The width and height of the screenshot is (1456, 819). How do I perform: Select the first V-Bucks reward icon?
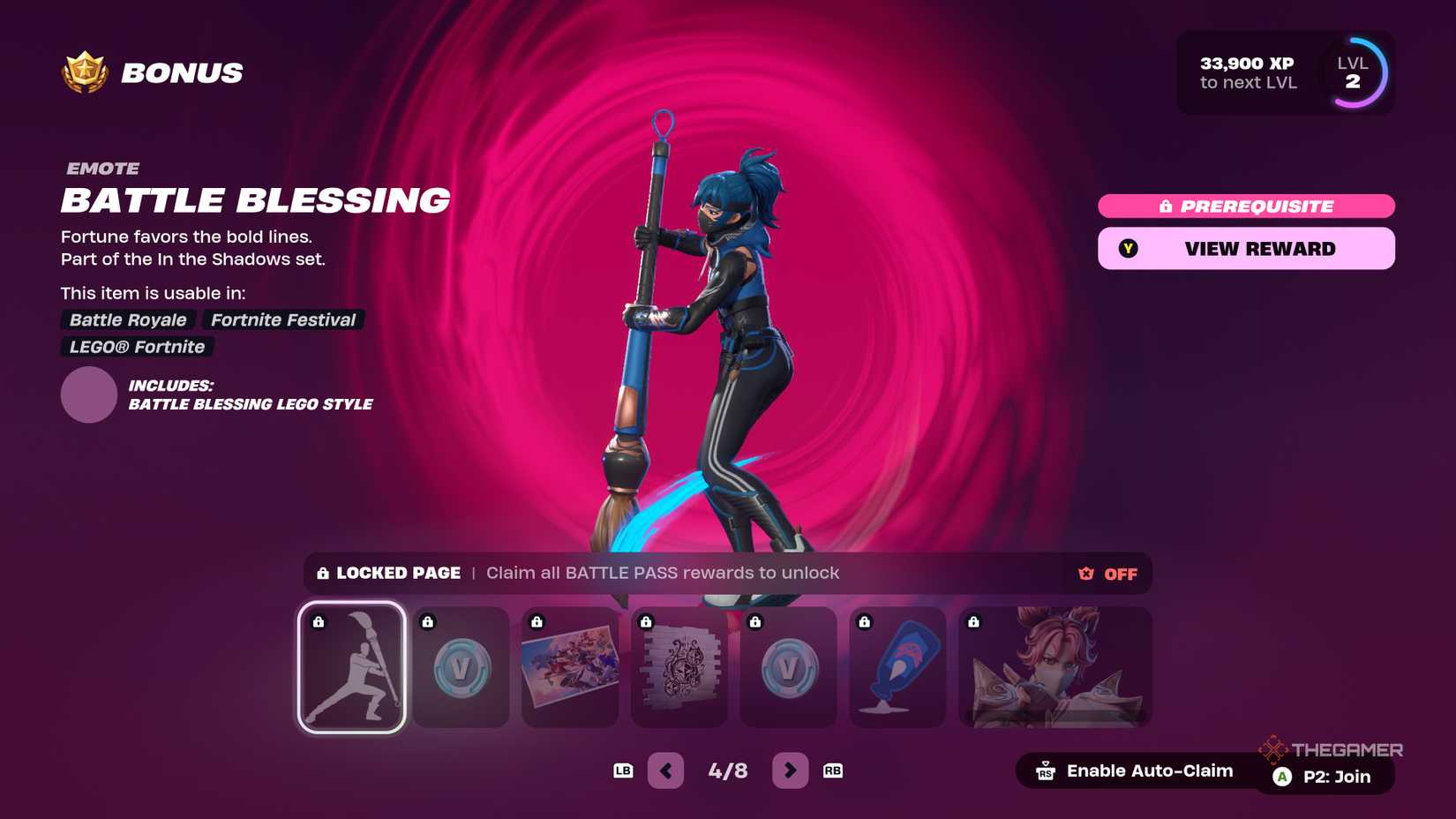tap(462, 668)
